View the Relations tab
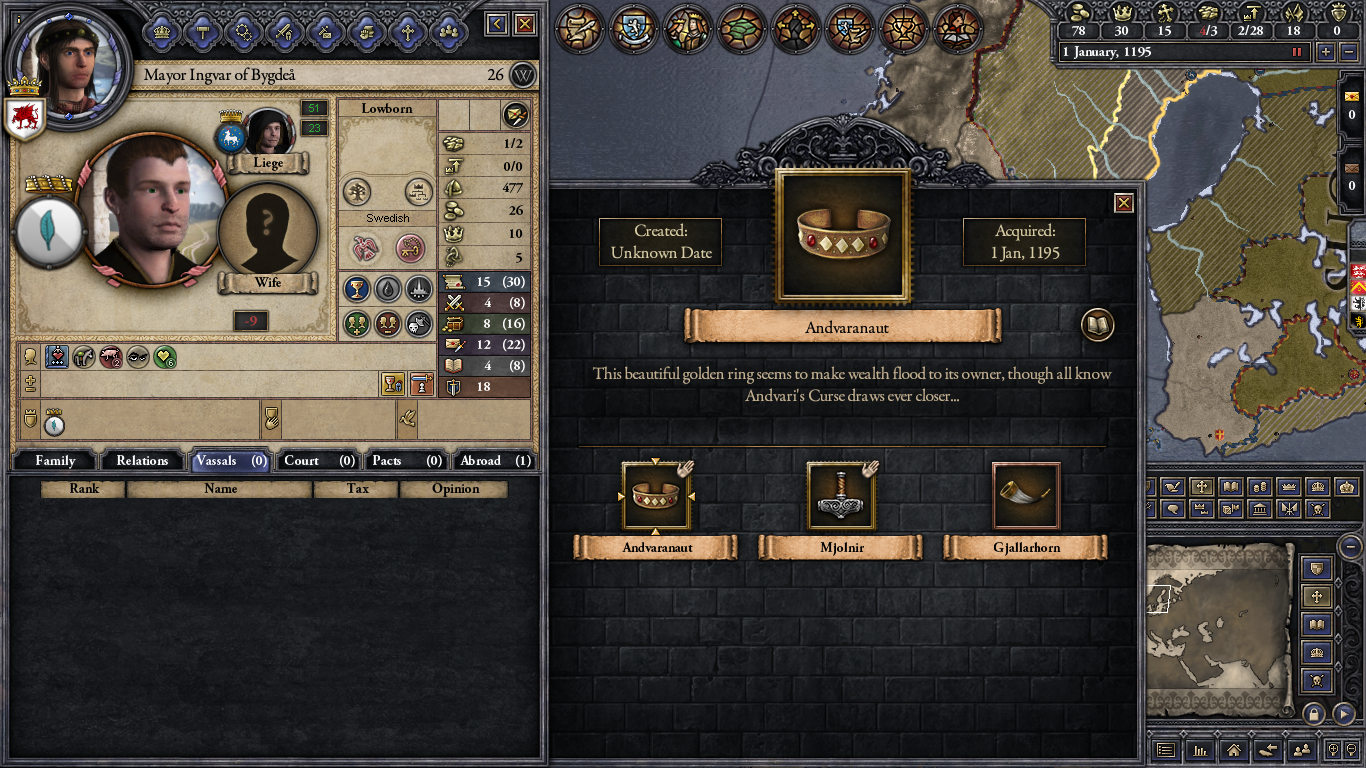This screenshot has height=770, width=1366. pyautogui.click(x=141, y=460)
